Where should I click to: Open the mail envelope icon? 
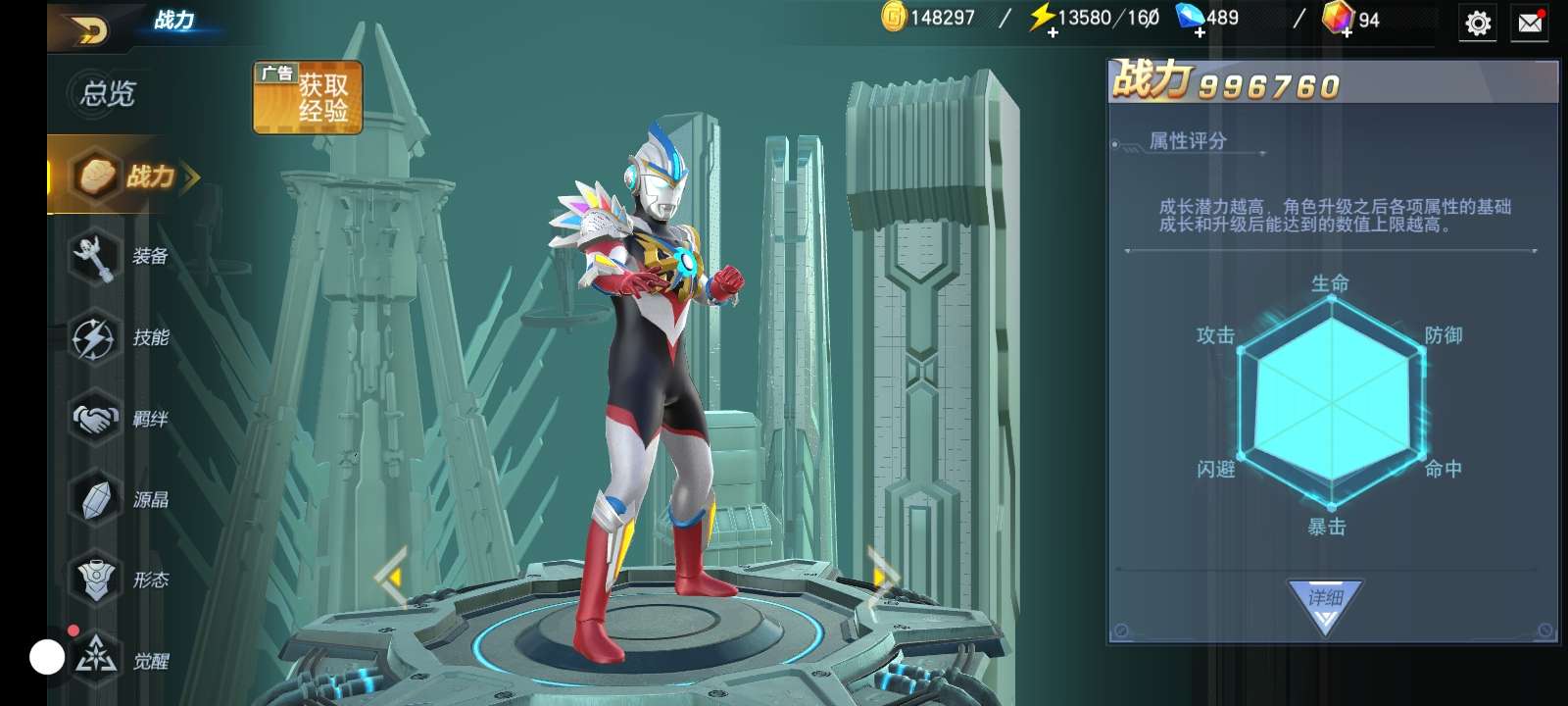click(x=1530, y=23)
